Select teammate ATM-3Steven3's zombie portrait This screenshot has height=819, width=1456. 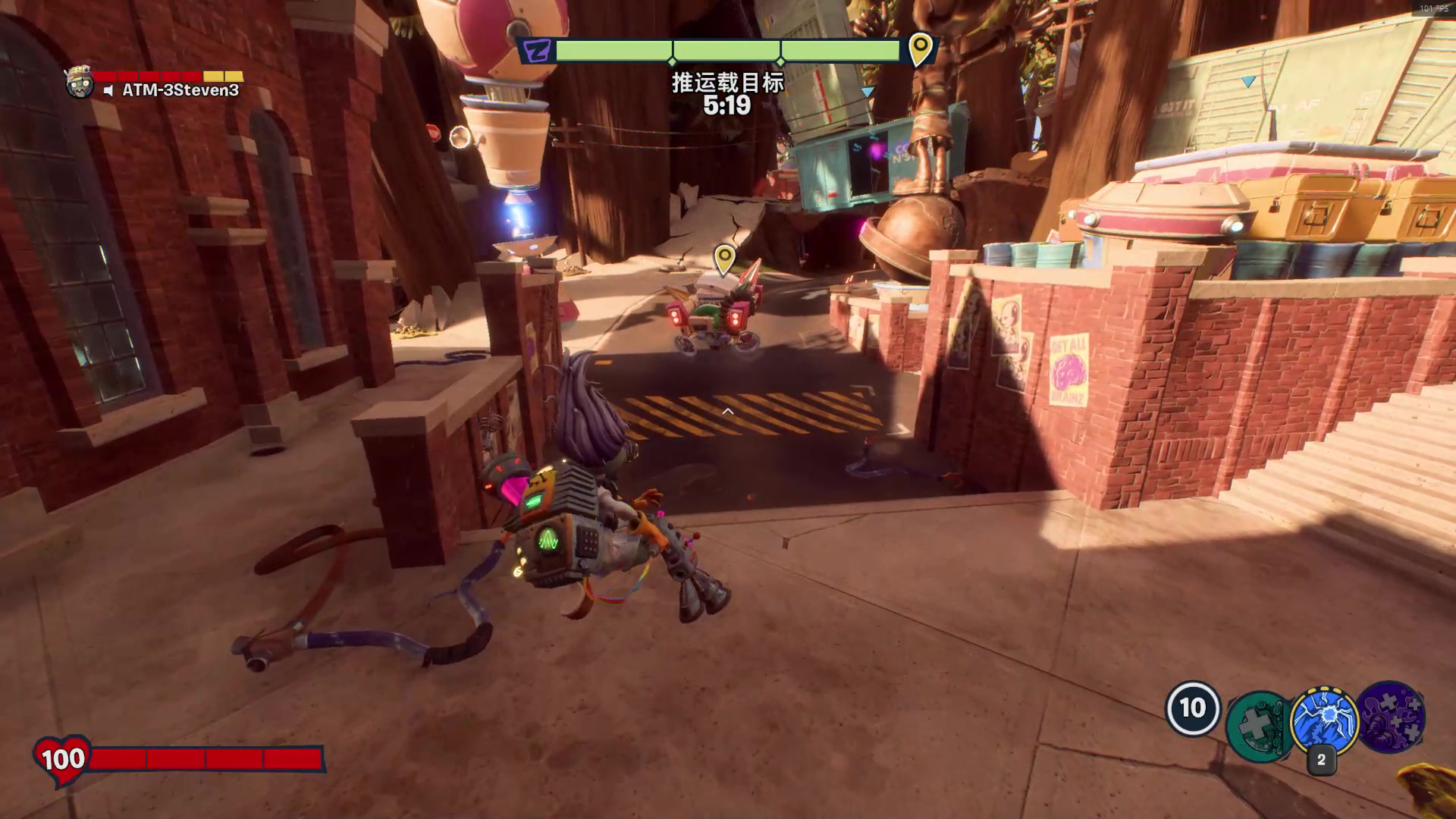pos(79,82)
